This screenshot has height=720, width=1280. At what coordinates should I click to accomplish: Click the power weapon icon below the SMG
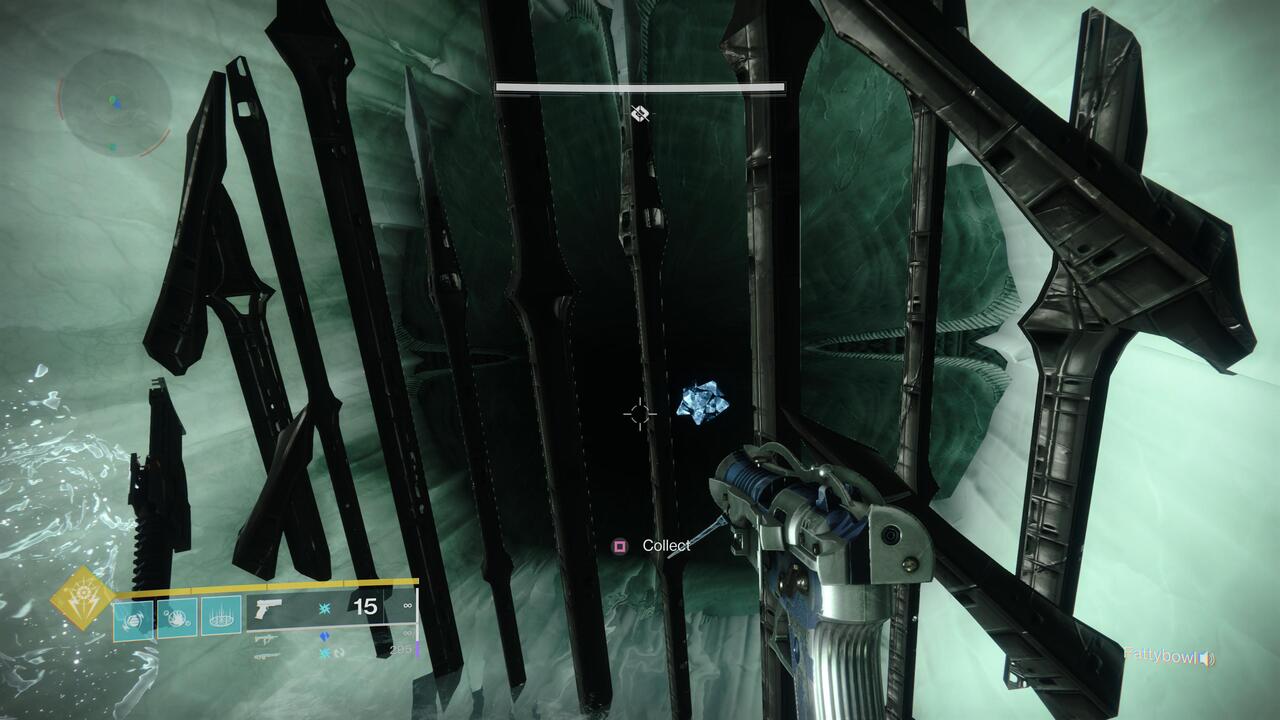(267, 656)
